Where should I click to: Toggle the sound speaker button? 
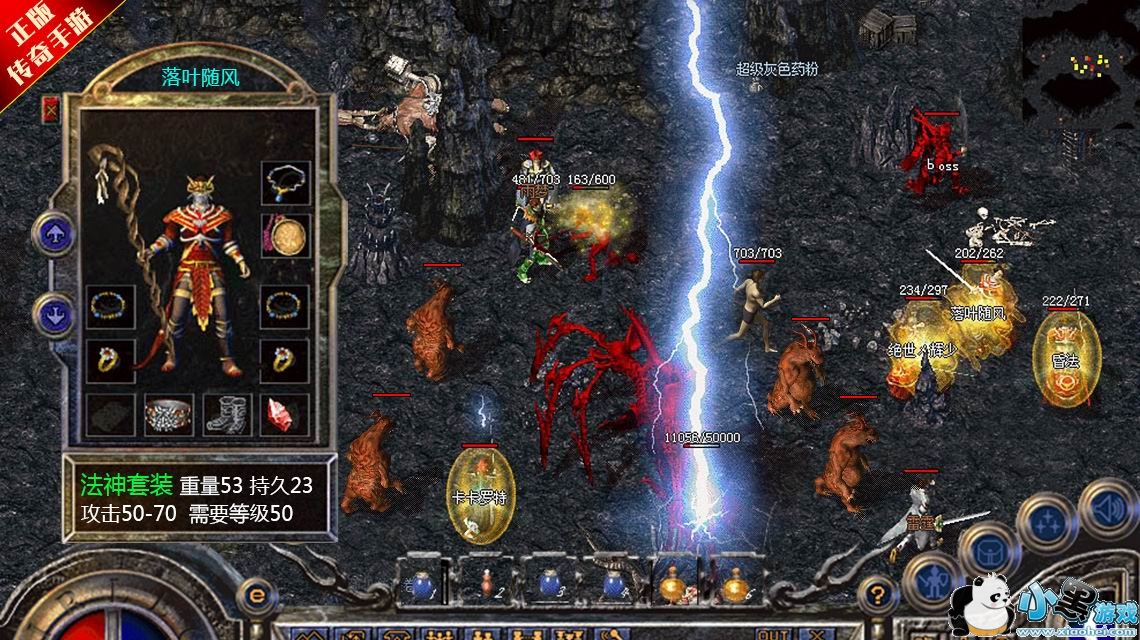click(x=1105, y=503)
